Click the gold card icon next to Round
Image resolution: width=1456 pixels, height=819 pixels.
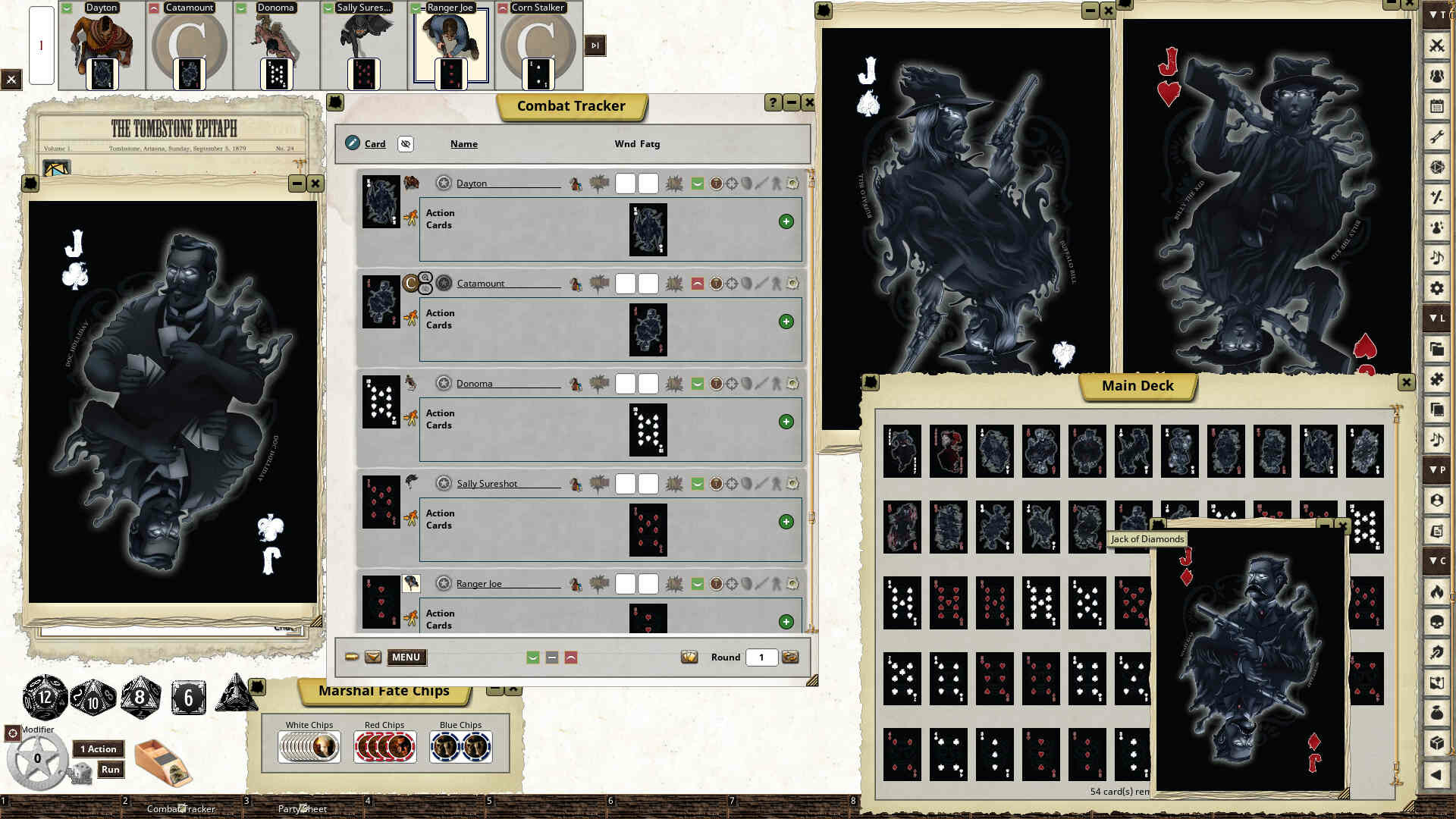pyautogui.click(x=689, y=657)
